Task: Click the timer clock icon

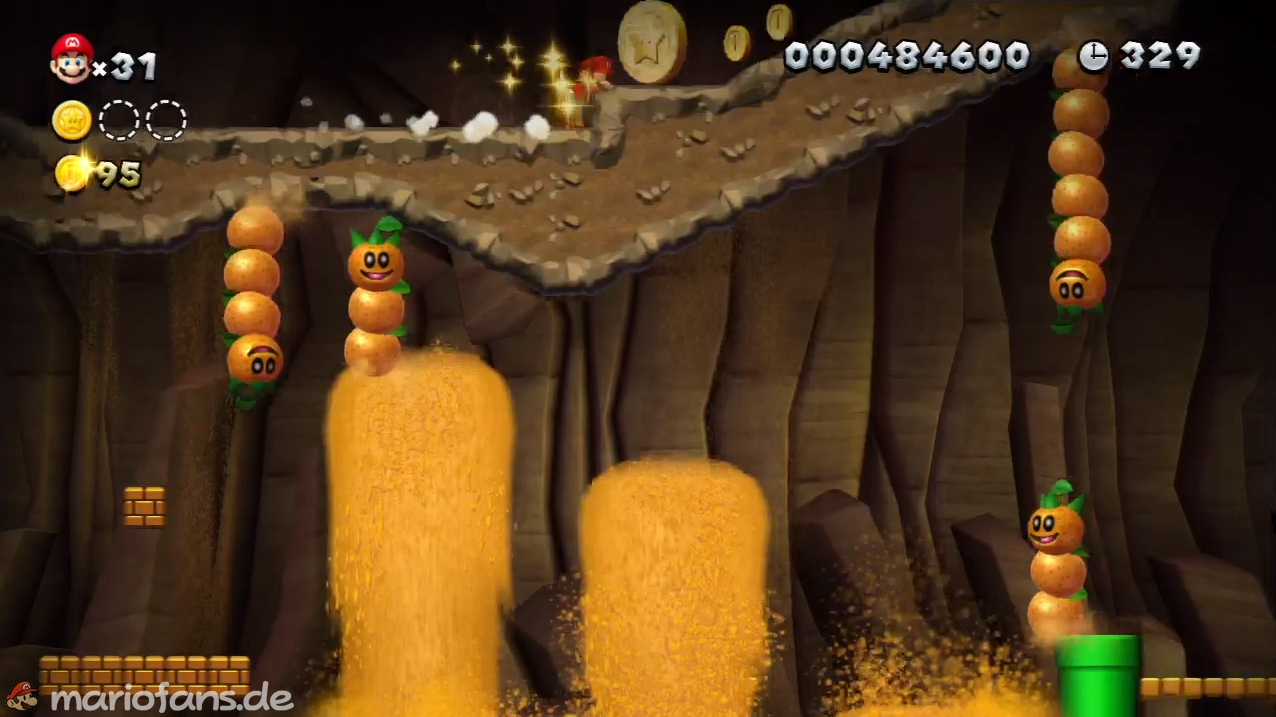Action: 1093,56
